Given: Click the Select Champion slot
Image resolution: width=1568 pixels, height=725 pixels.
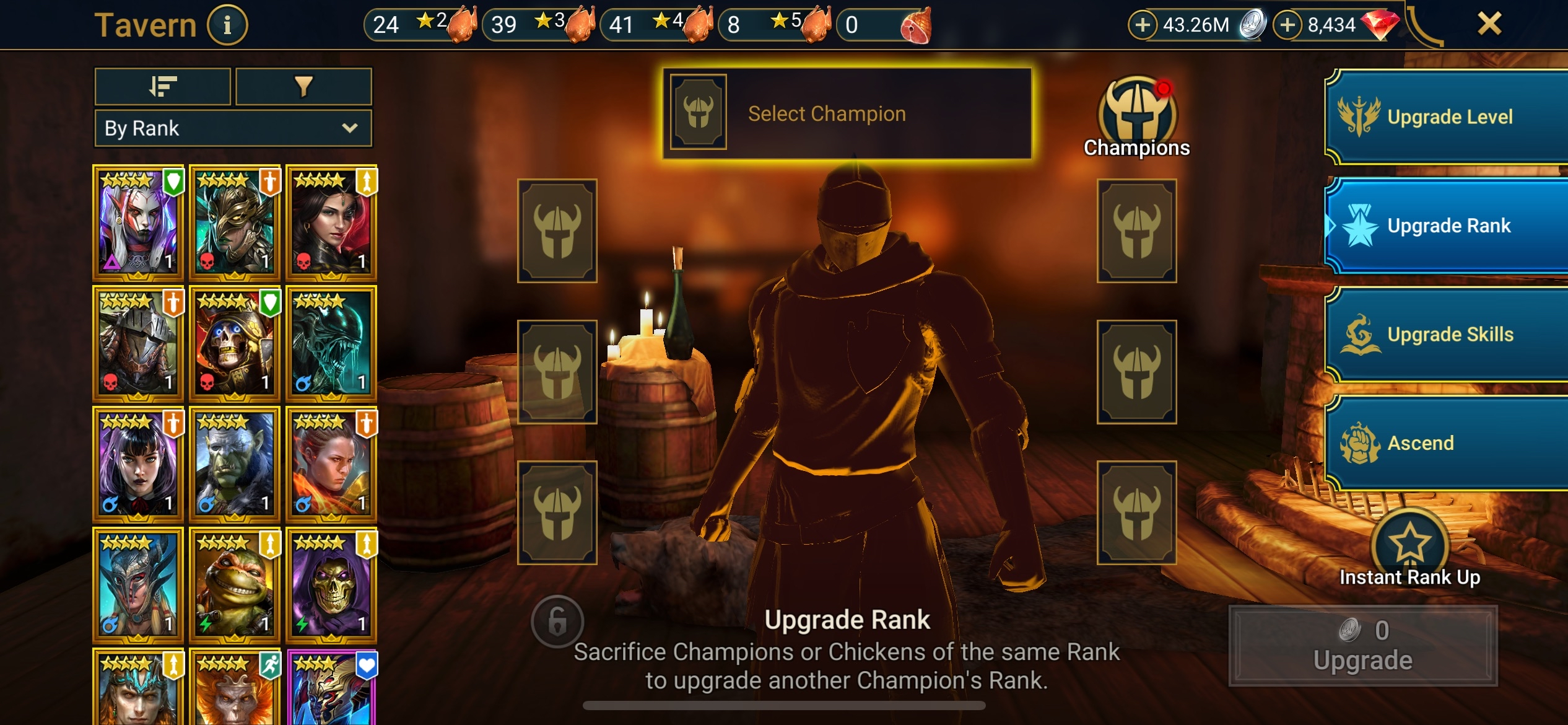Looking at the screenshot, I should click(847, 113).
